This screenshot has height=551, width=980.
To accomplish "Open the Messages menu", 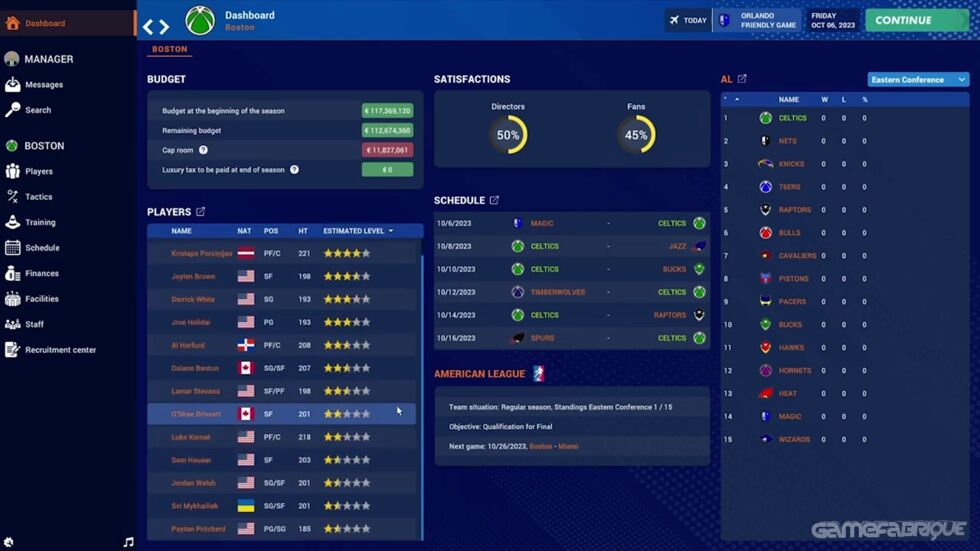I will click(43, 85).
